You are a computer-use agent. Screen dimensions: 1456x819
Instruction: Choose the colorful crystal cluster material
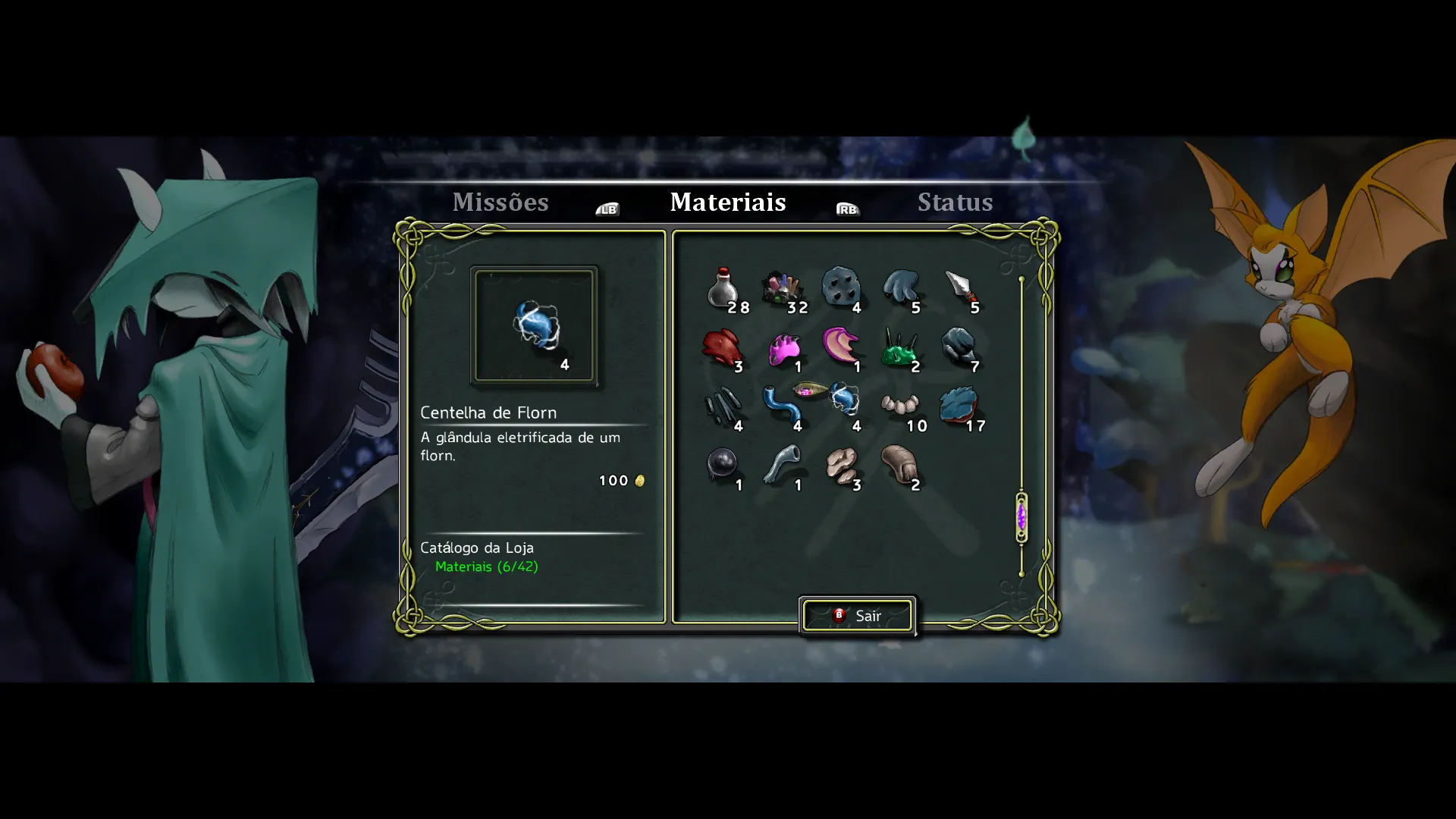coord(782,289)
